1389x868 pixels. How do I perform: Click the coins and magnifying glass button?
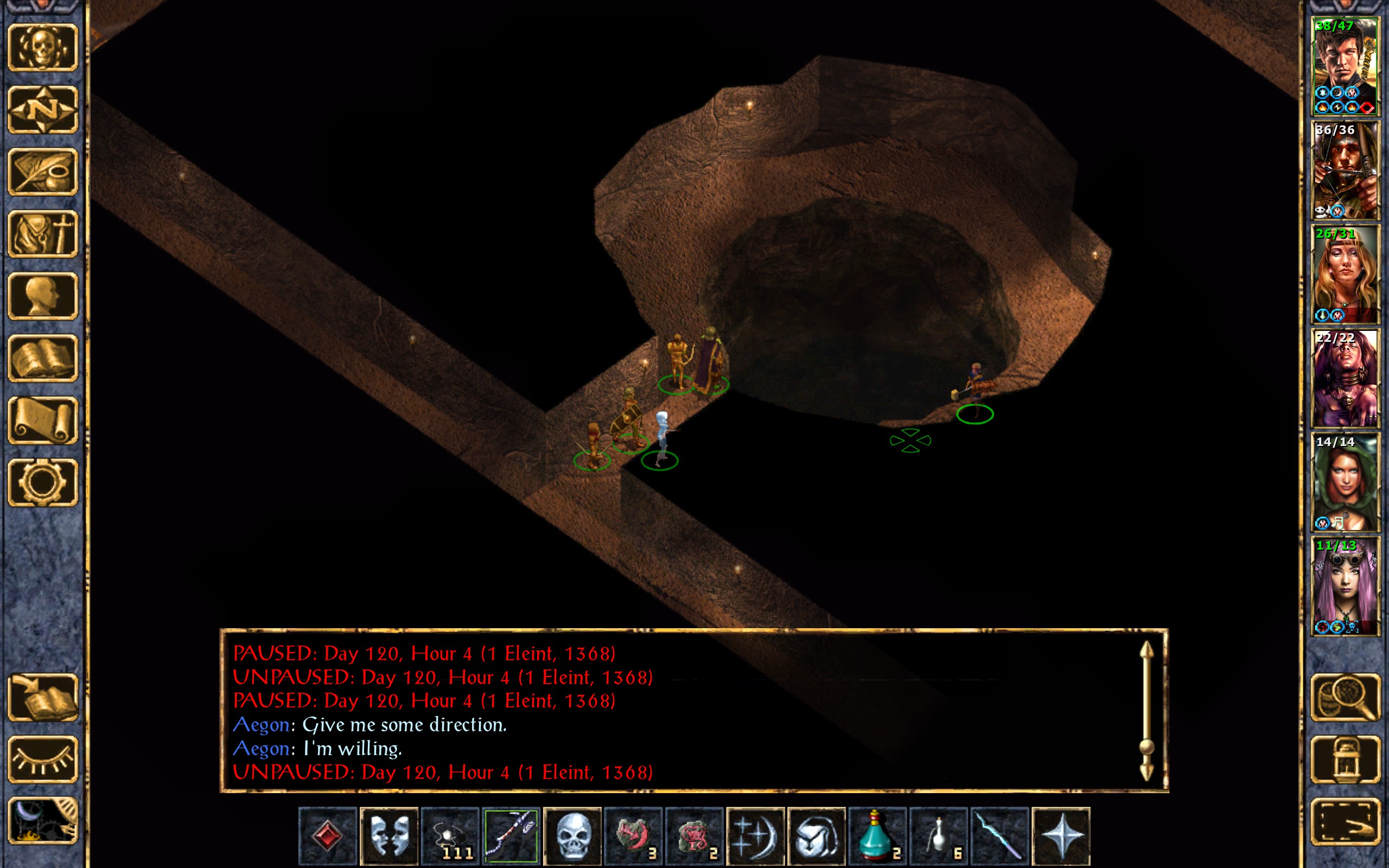pyautogui.click(x=1345, y=697)
